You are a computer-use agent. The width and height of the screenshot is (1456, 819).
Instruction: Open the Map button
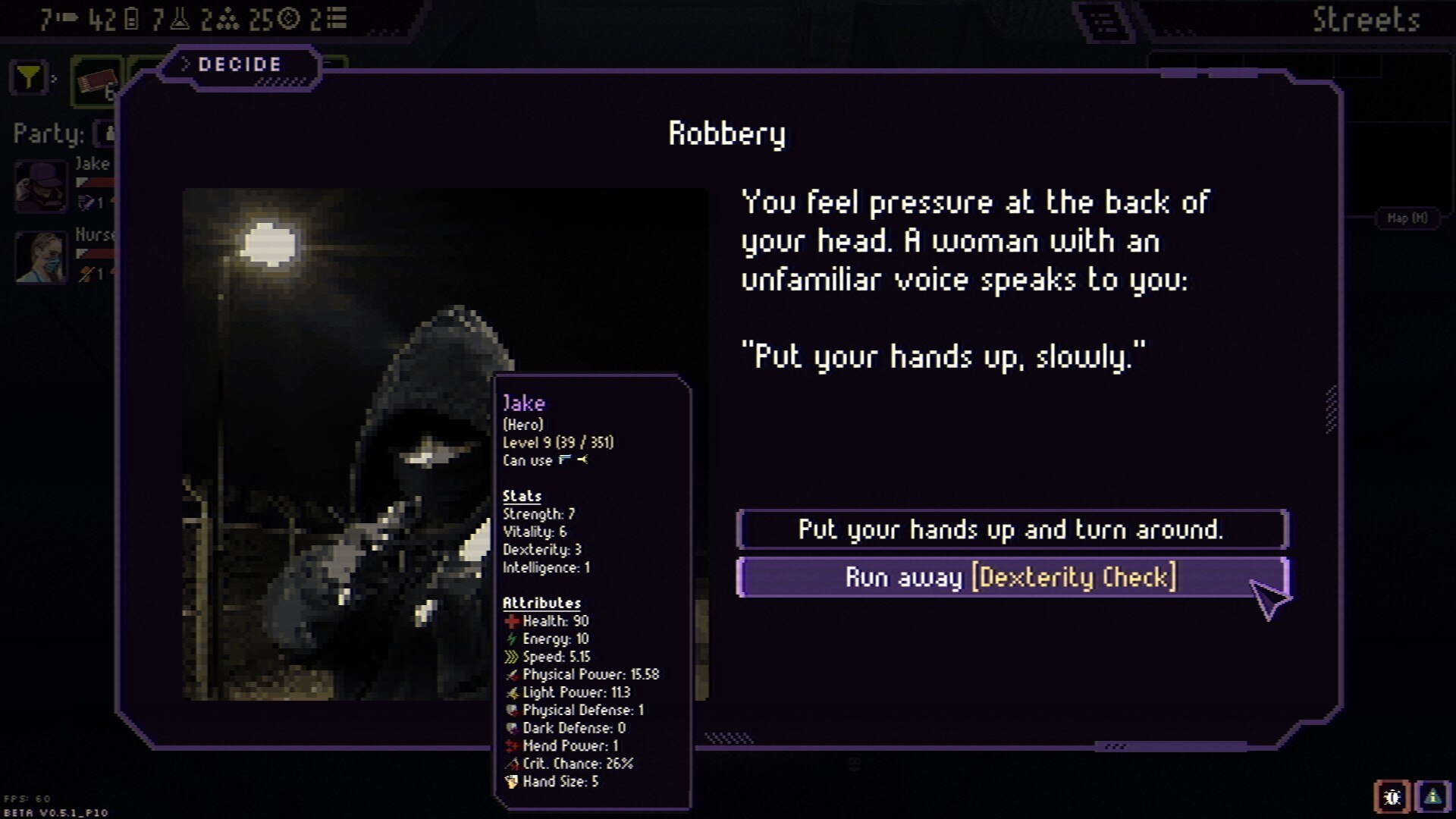[x=1407, y=218]
